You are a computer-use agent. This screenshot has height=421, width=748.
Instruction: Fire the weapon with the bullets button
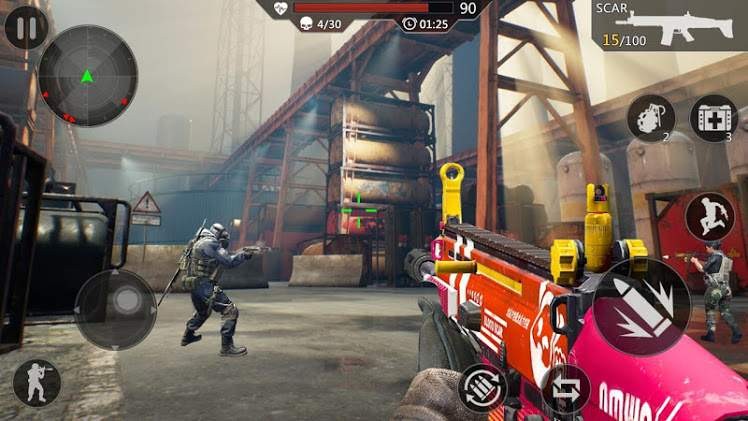tap(641, 307)
